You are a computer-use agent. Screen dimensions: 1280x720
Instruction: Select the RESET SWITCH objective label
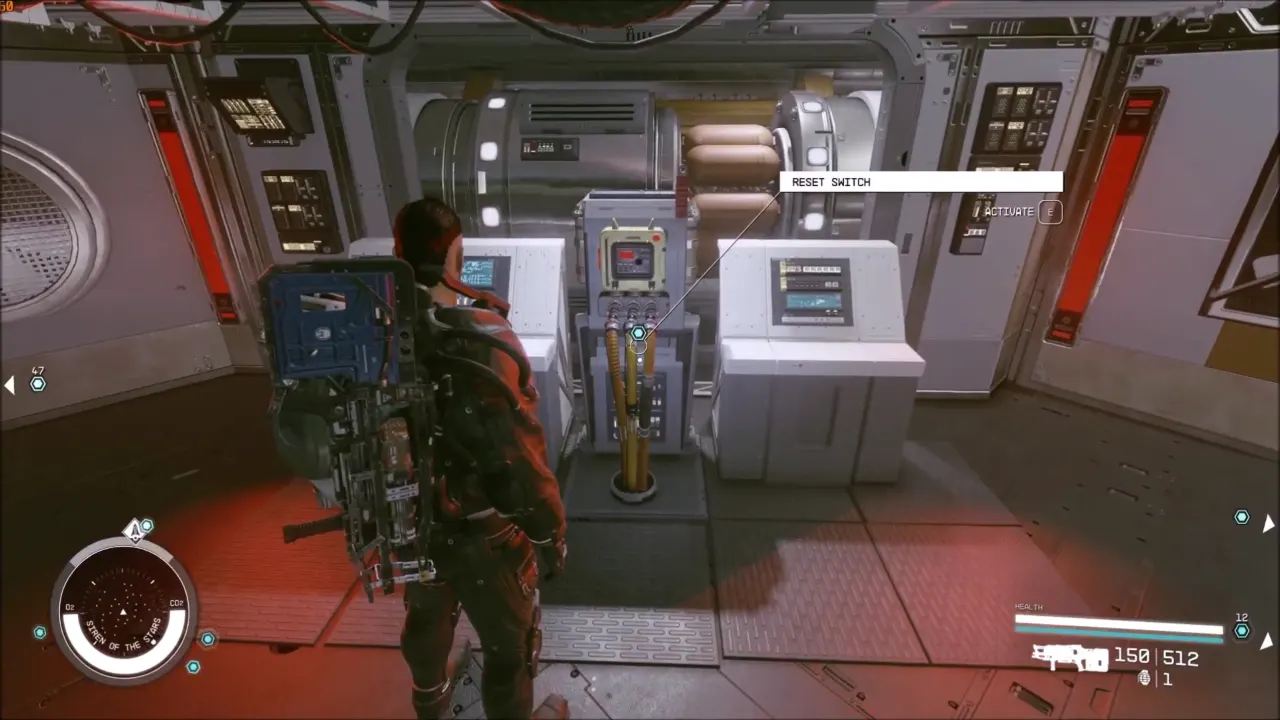coord(831,182)
